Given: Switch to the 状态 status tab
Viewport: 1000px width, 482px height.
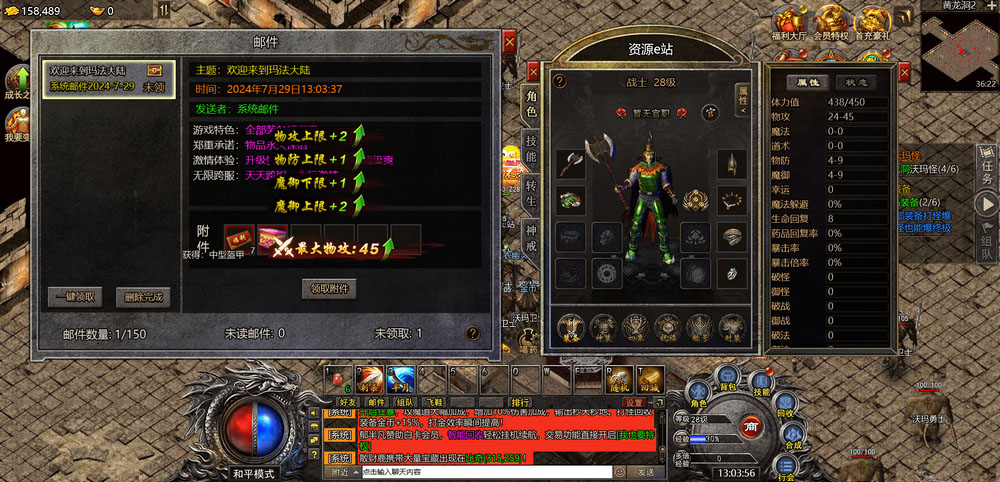Looking at the screenshot, I should pos(856,82).
